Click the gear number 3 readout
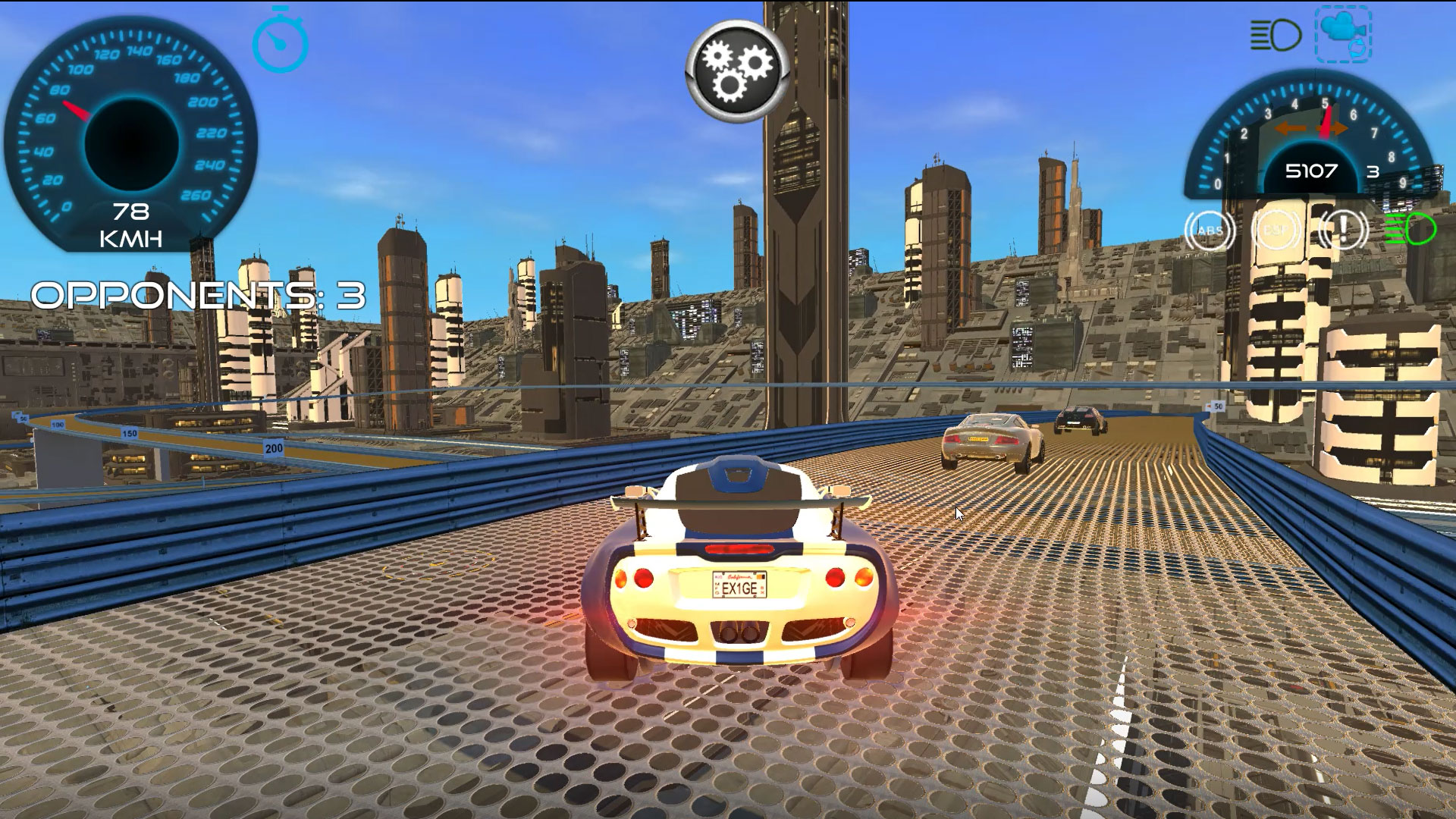Viewport: 1456px width, 819px height. point(1373,171)
